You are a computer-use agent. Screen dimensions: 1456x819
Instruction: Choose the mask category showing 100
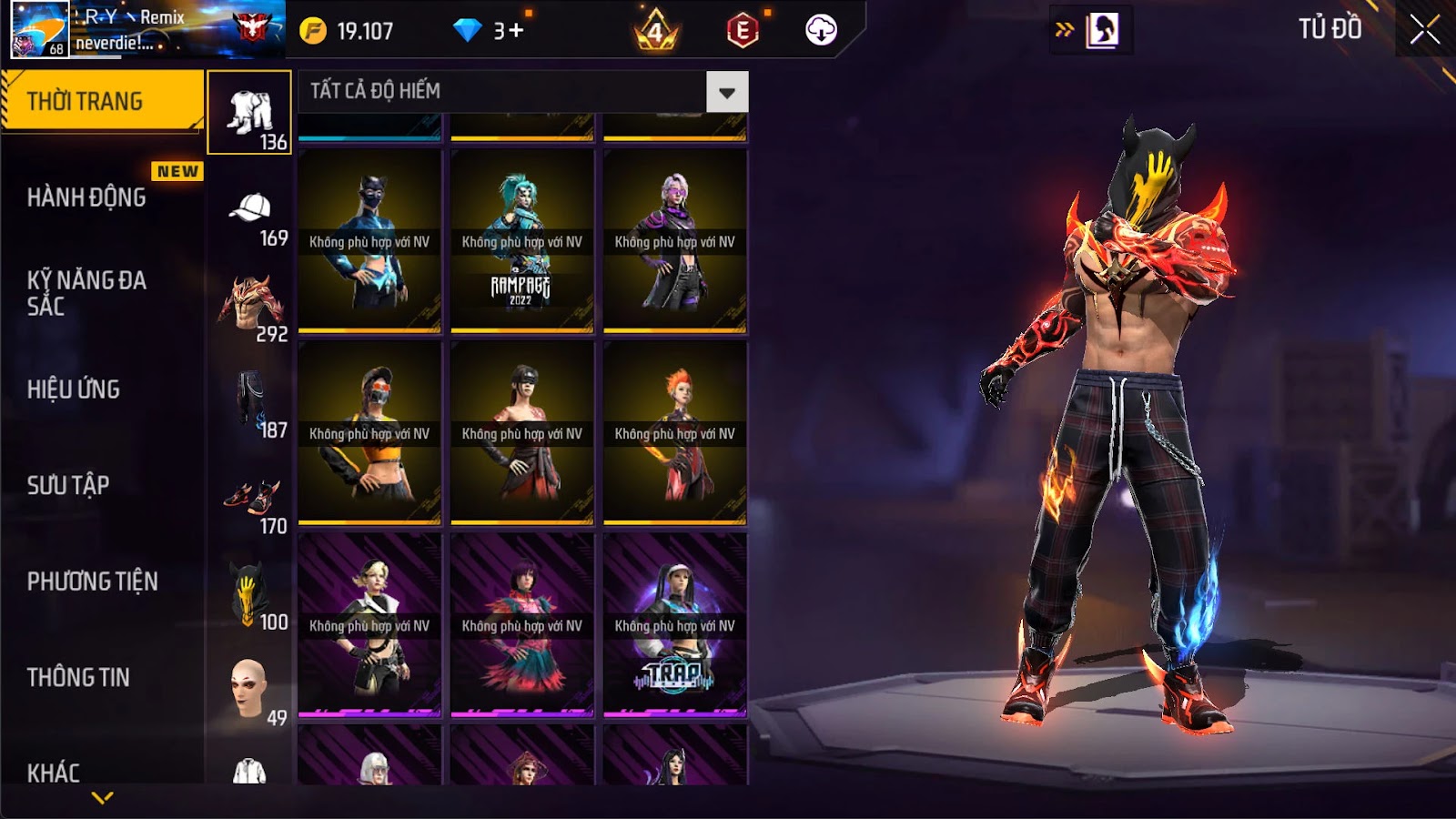tap(249, 597)
